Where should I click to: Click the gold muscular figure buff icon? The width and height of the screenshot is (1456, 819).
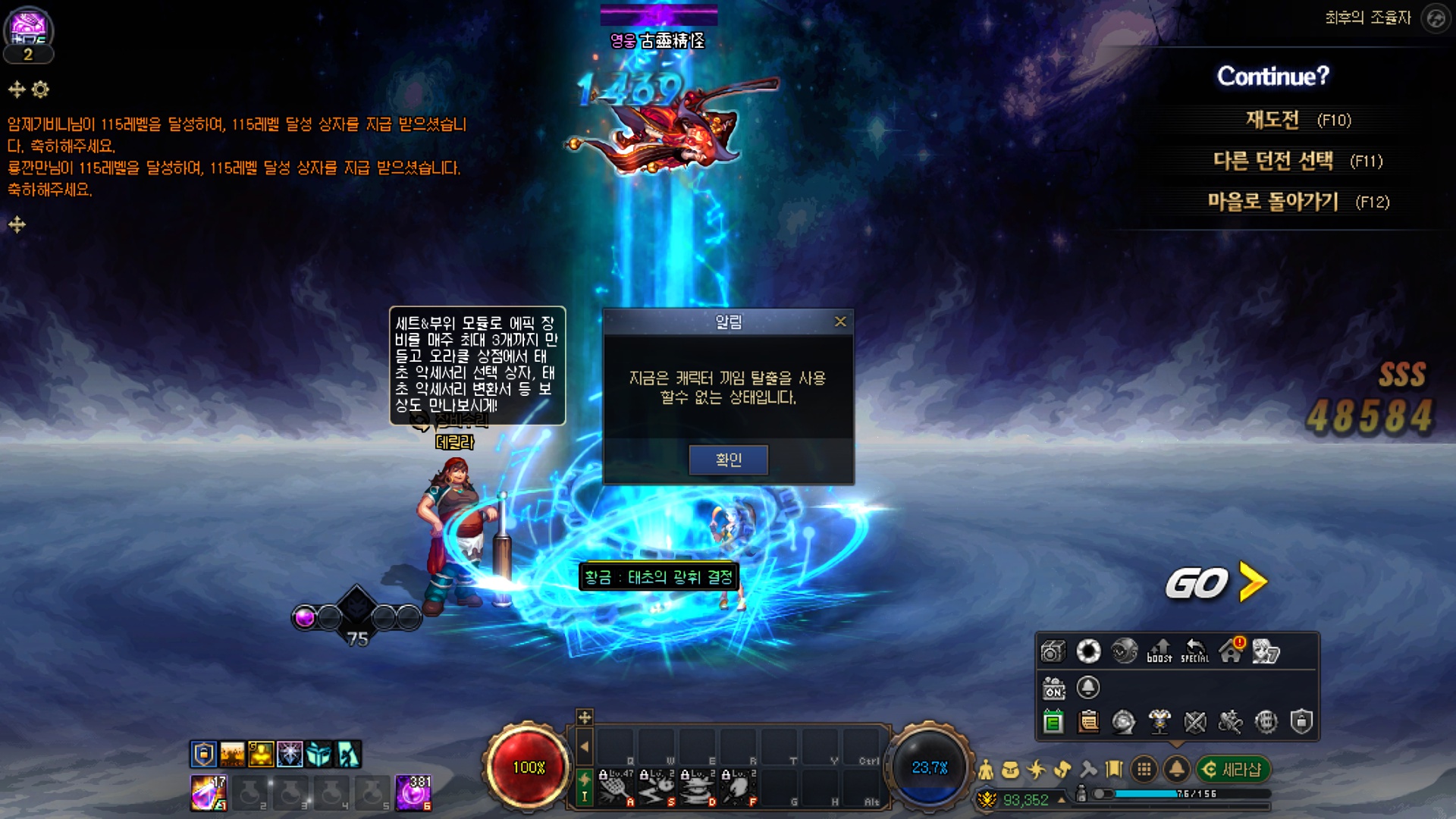(x=261, y=754)
